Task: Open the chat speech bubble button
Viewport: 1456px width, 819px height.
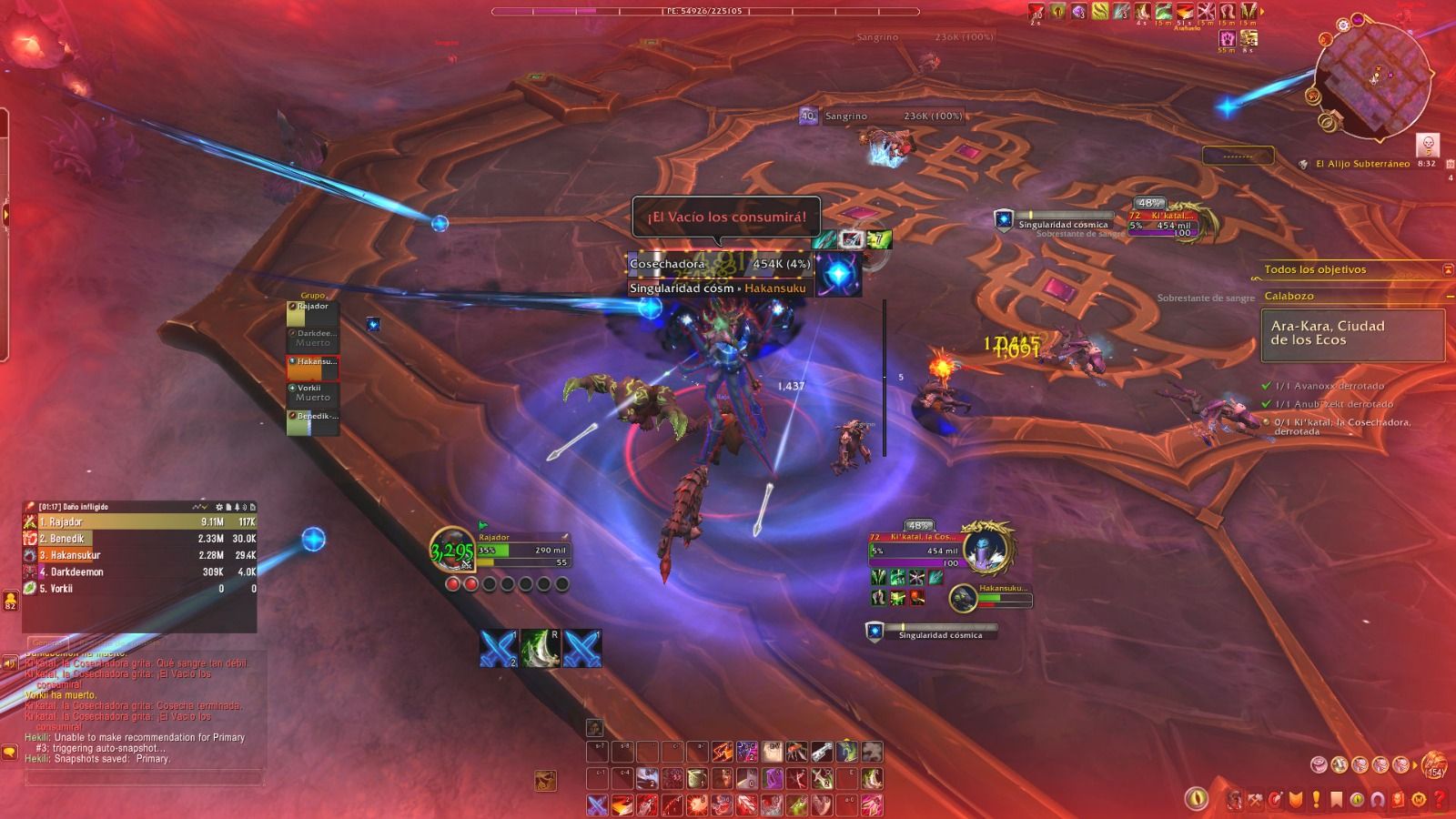Action: [10, 753]
